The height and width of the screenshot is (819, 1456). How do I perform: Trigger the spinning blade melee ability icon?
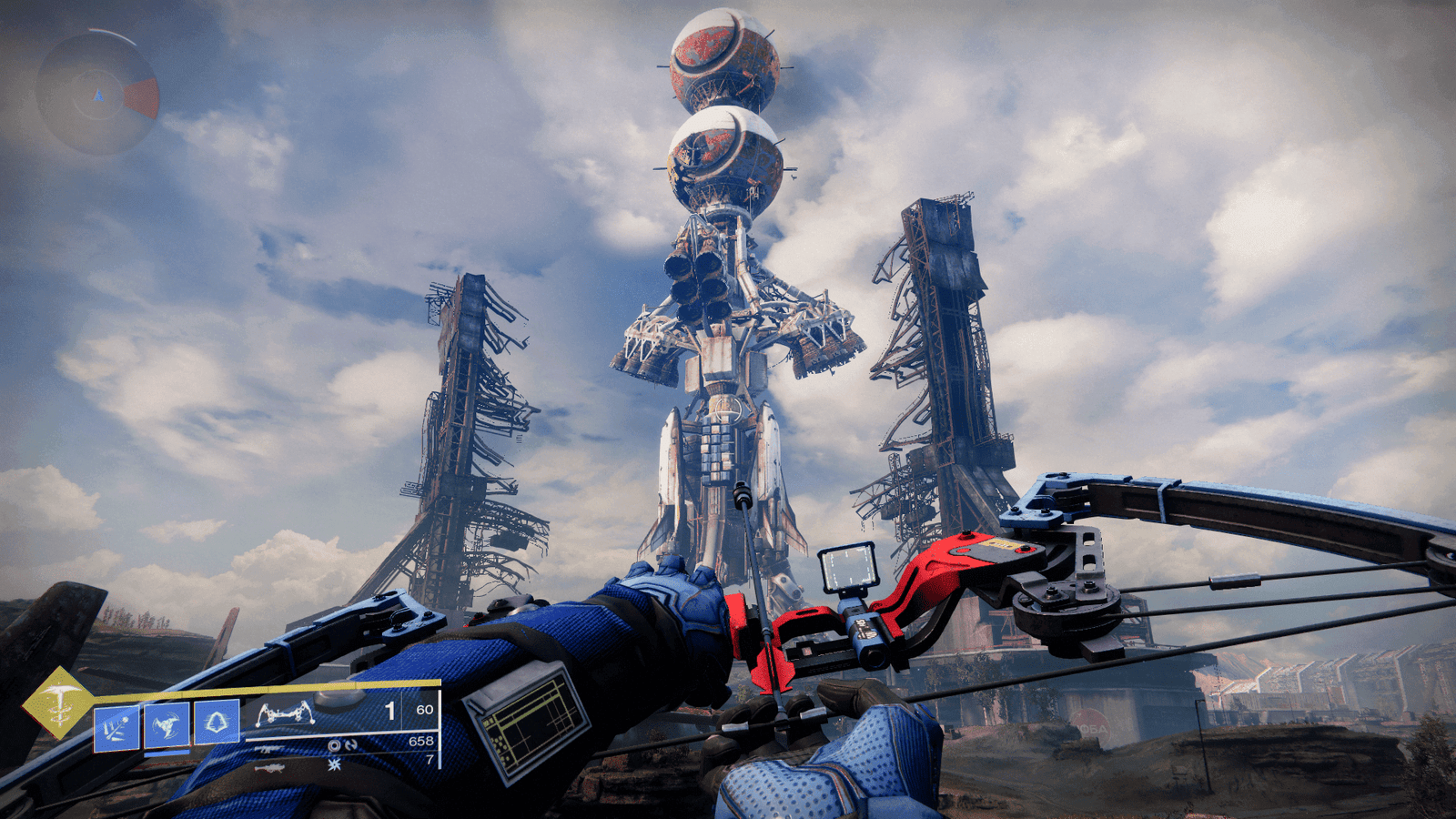(167, 725)
